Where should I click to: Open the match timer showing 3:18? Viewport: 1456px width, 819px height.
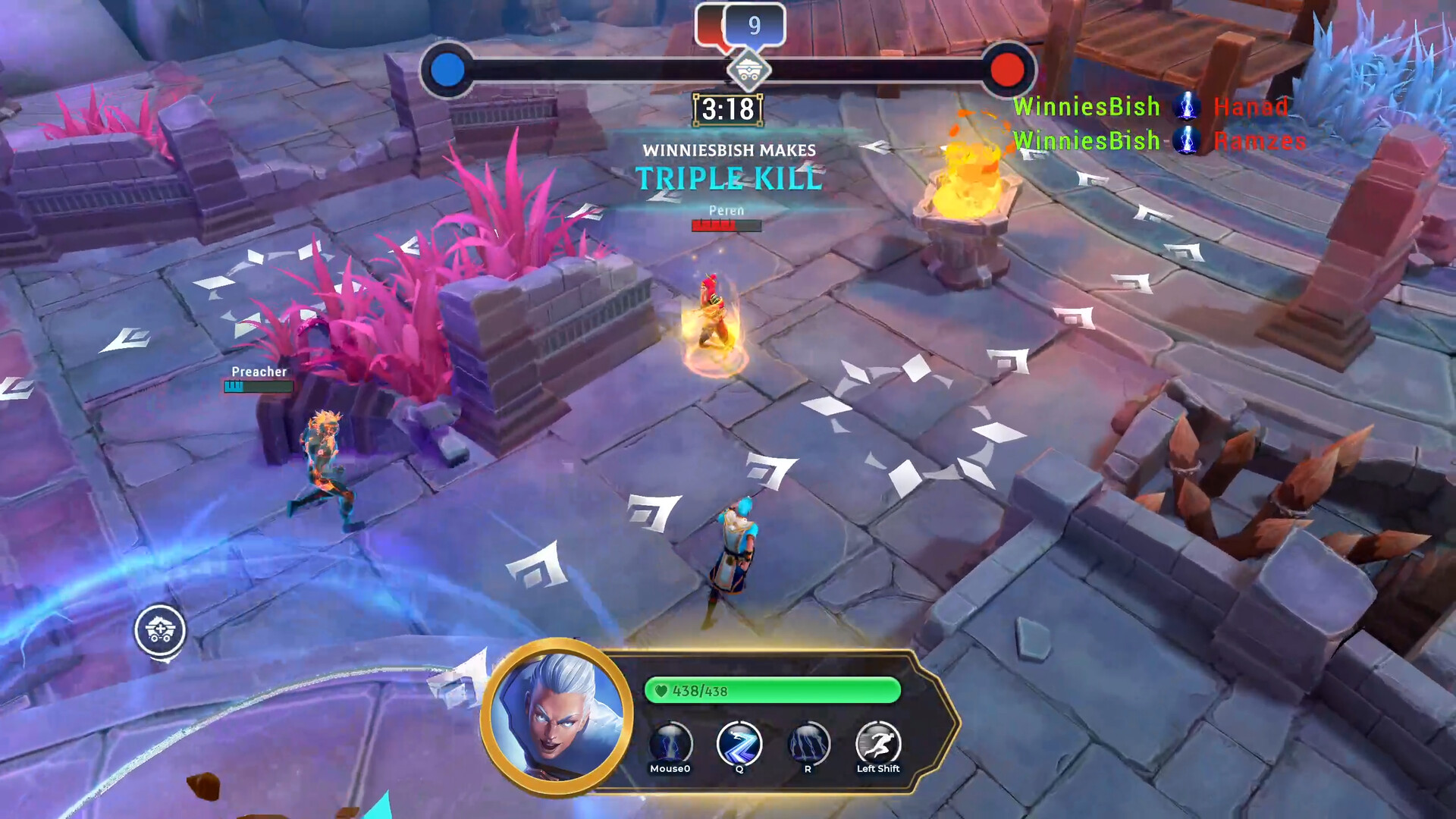pyautogui.click(x=730, y=109)
